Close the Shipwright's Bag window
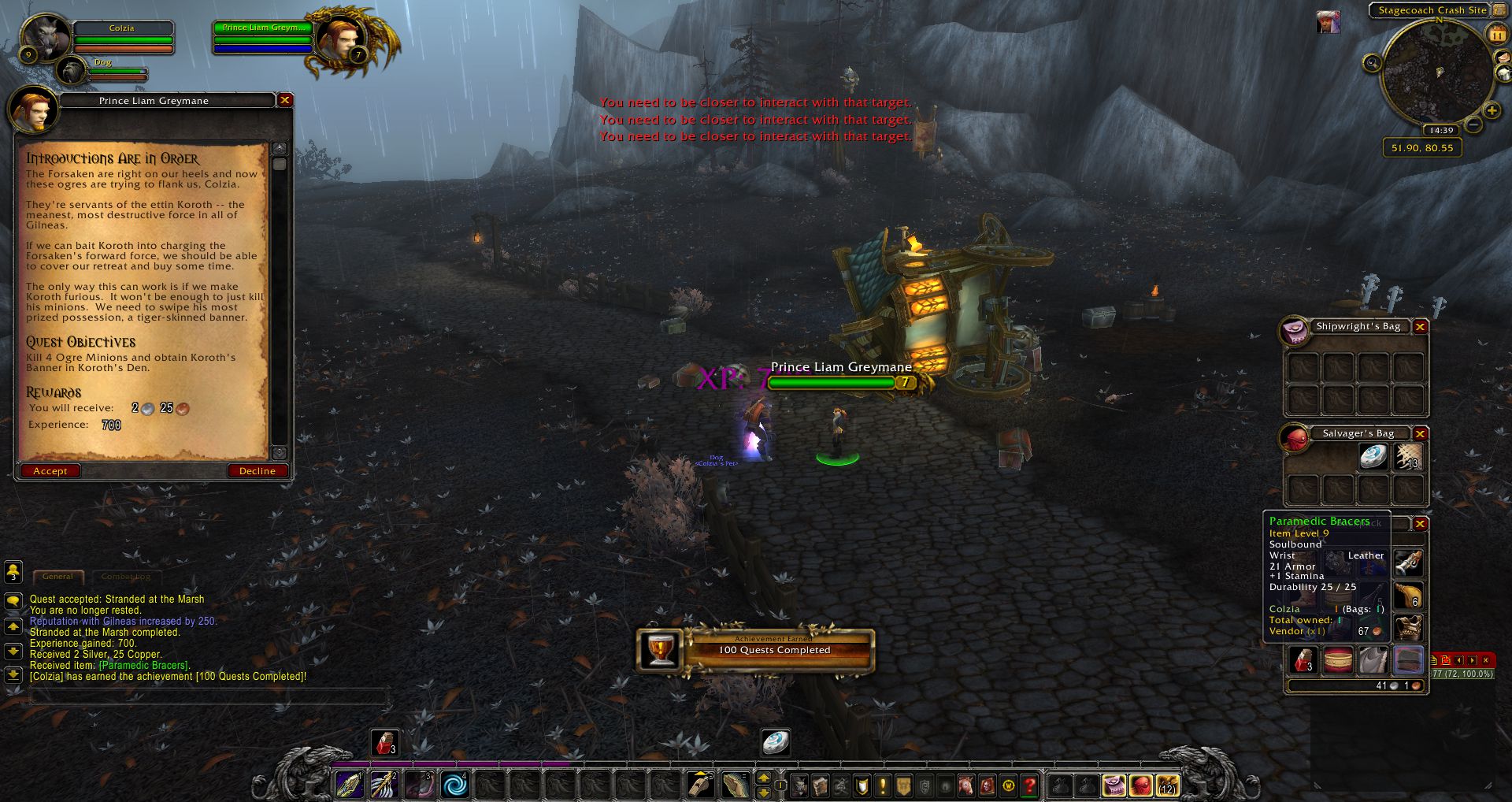 point(1420,326)
